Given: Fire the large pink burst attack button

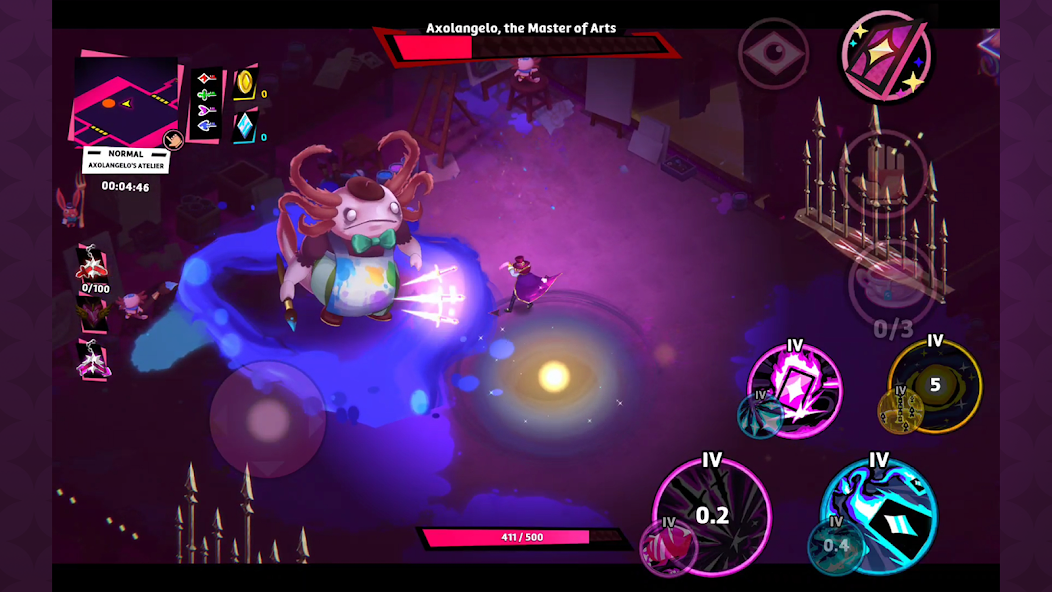Looking at the screenshot, I should coord(712,515).
